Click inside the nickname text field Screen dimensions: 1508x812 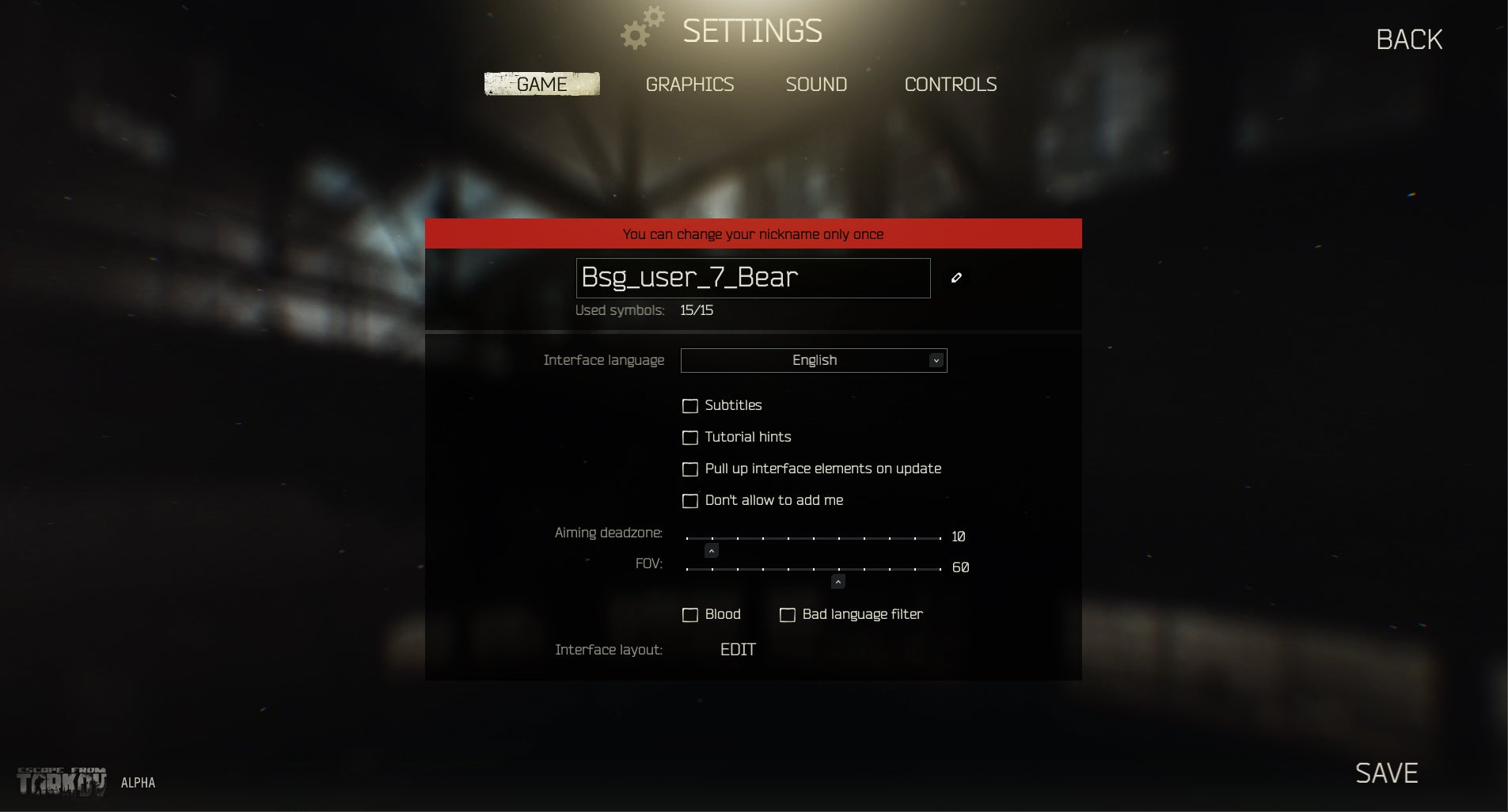(752, 278)
